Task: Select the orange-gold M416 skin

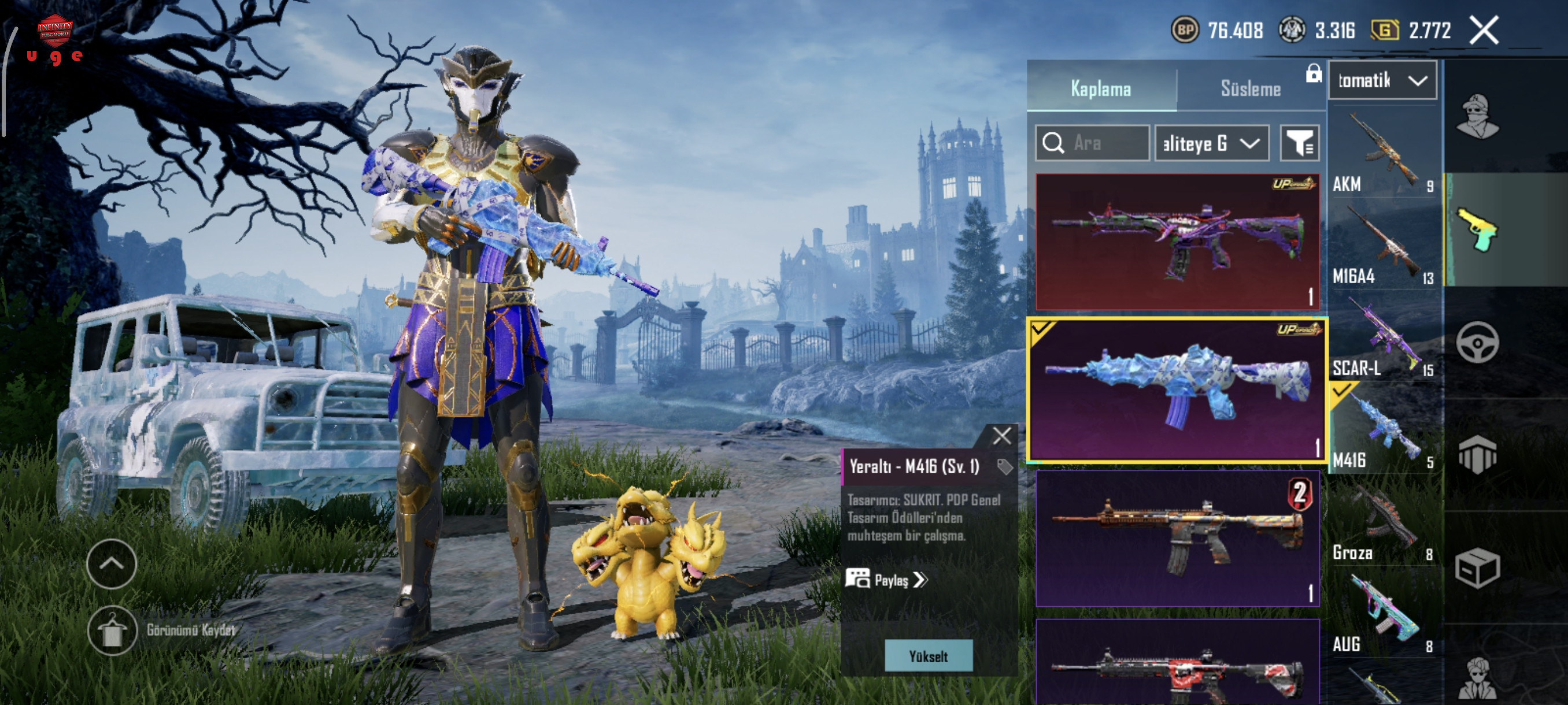Action: point(1177,539)
